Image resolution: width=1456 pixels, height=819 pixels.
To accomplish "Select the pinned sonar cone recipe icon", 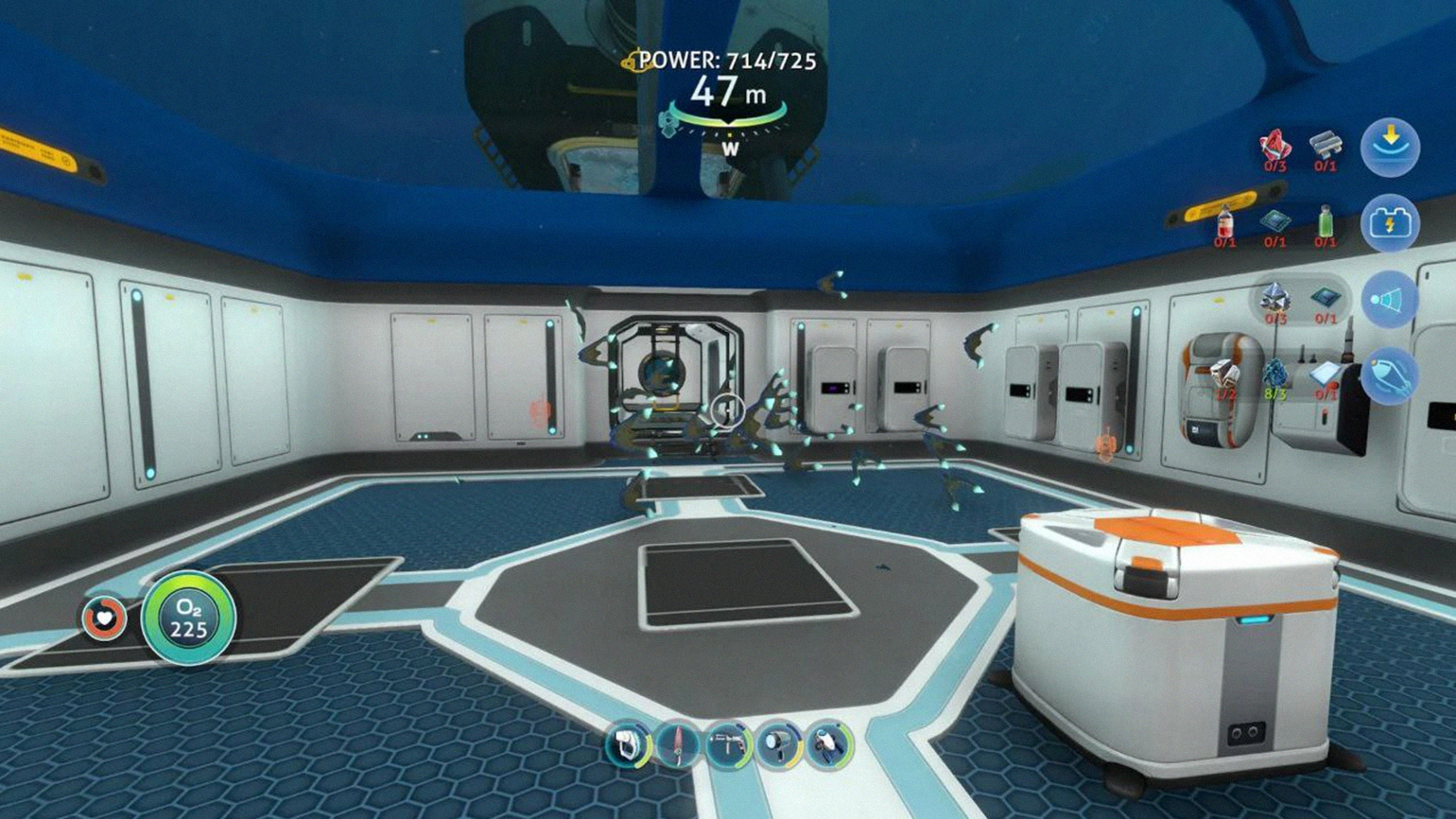I will click(1390, 300).
